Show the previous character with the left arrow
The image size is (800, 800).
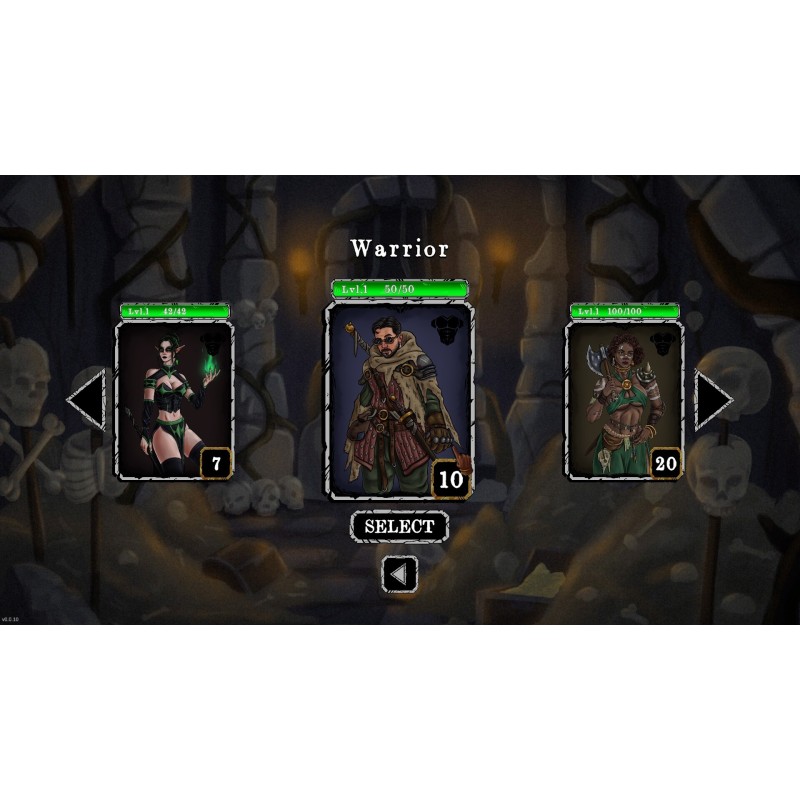point(87,400)
